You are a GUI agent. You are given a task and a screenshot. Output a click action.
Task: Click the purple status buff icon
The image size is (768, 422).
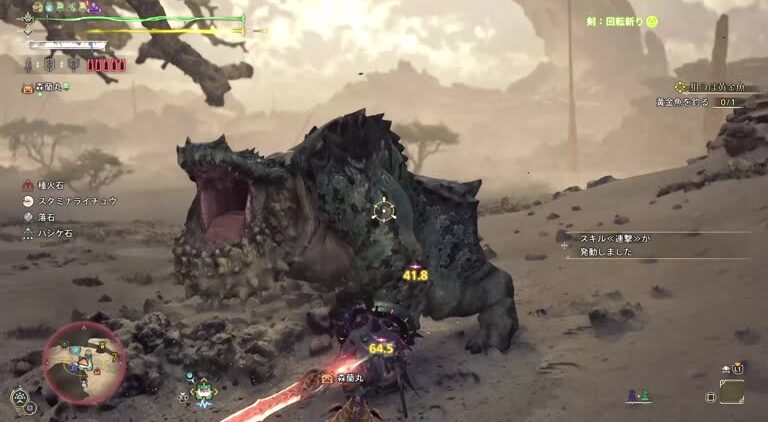point(94,7)
